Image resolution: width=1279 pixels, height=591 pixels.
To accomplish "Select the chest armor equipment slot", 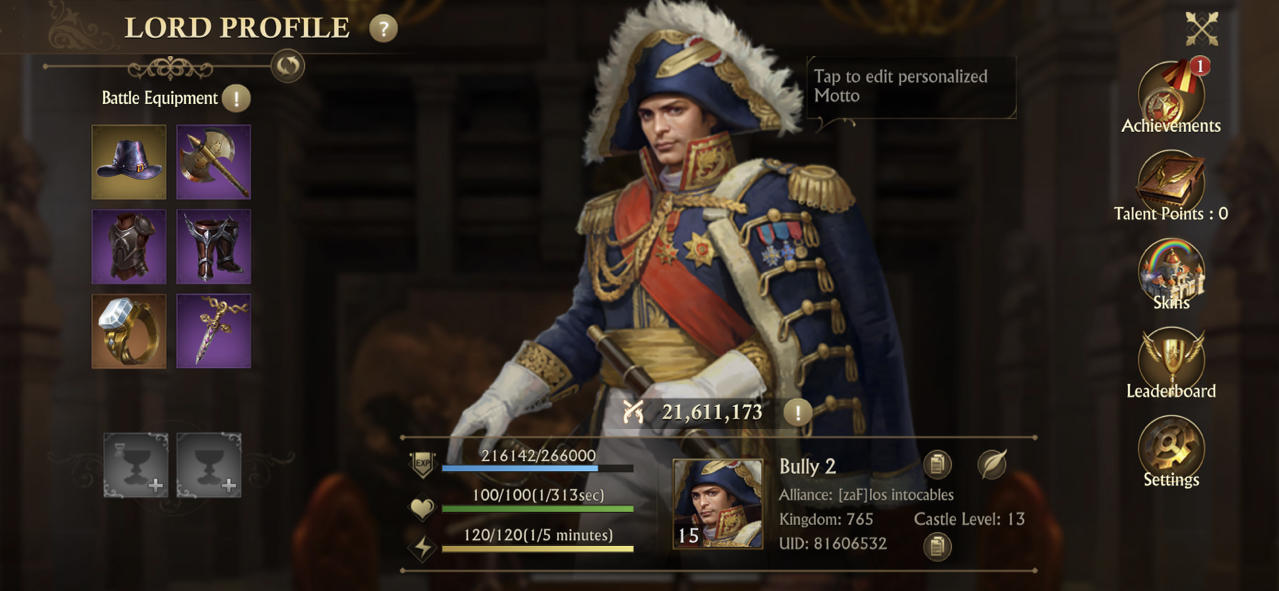I will pos(129,246).
